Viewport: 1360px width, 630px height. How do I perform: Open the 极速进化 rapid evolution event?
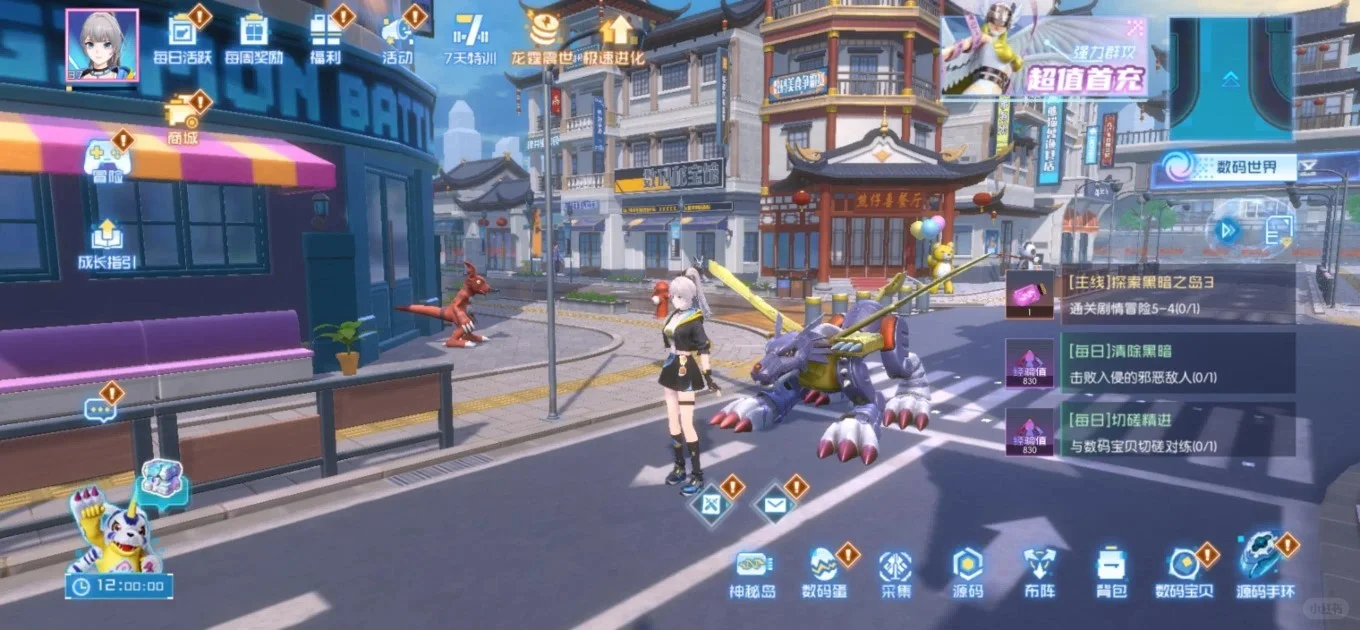[x=617, y=36]
